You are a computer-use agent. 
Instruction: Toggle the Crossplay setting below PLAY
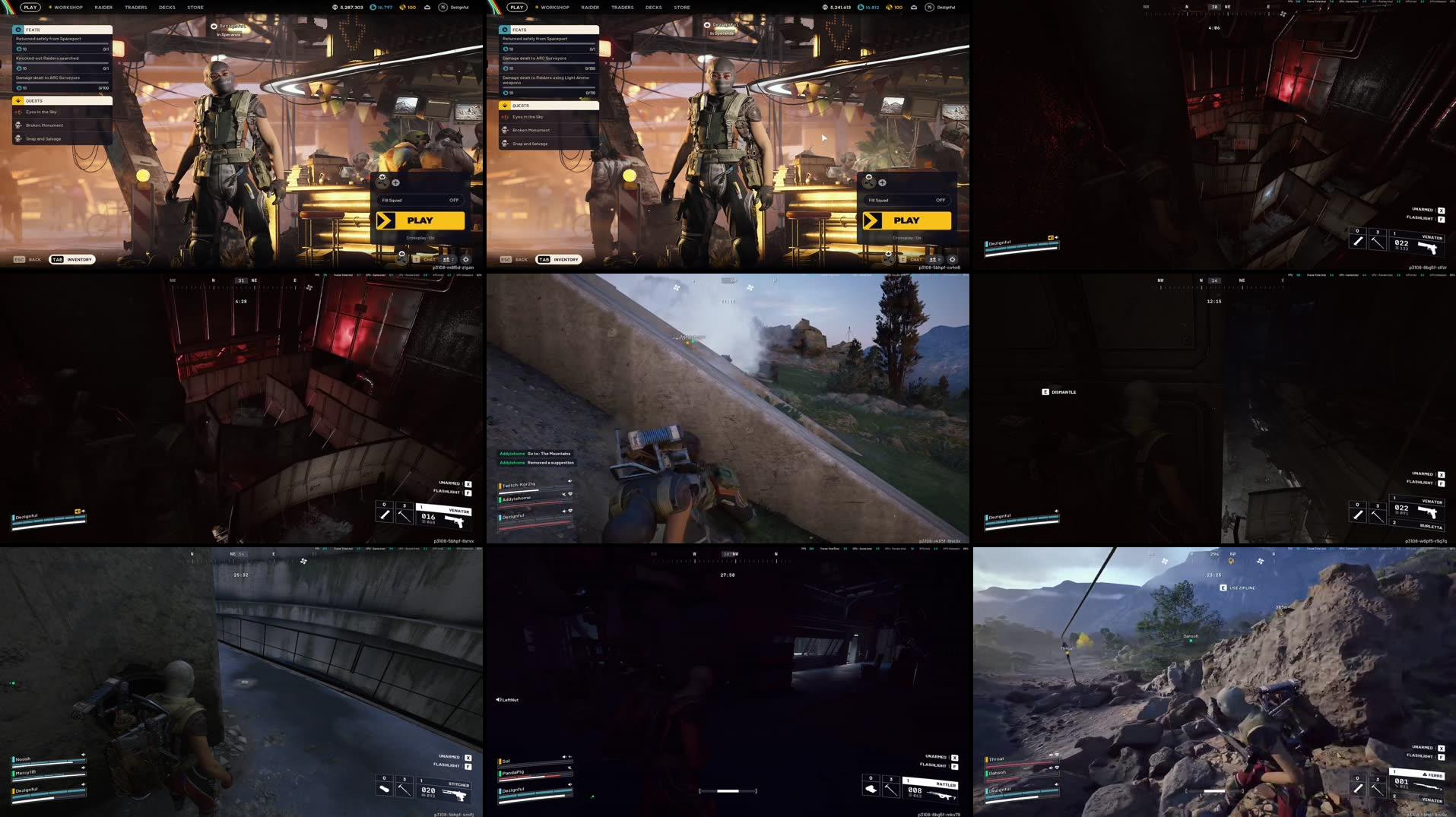point(420,238)
